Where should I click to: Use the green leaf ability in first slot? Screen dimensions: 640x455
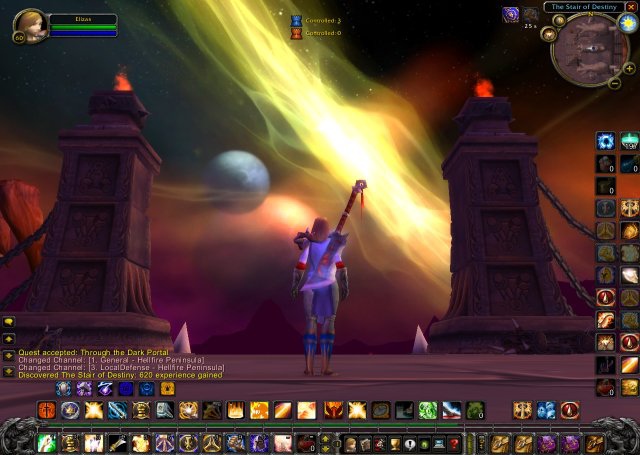pyautogui.click(x=46, y=443)
